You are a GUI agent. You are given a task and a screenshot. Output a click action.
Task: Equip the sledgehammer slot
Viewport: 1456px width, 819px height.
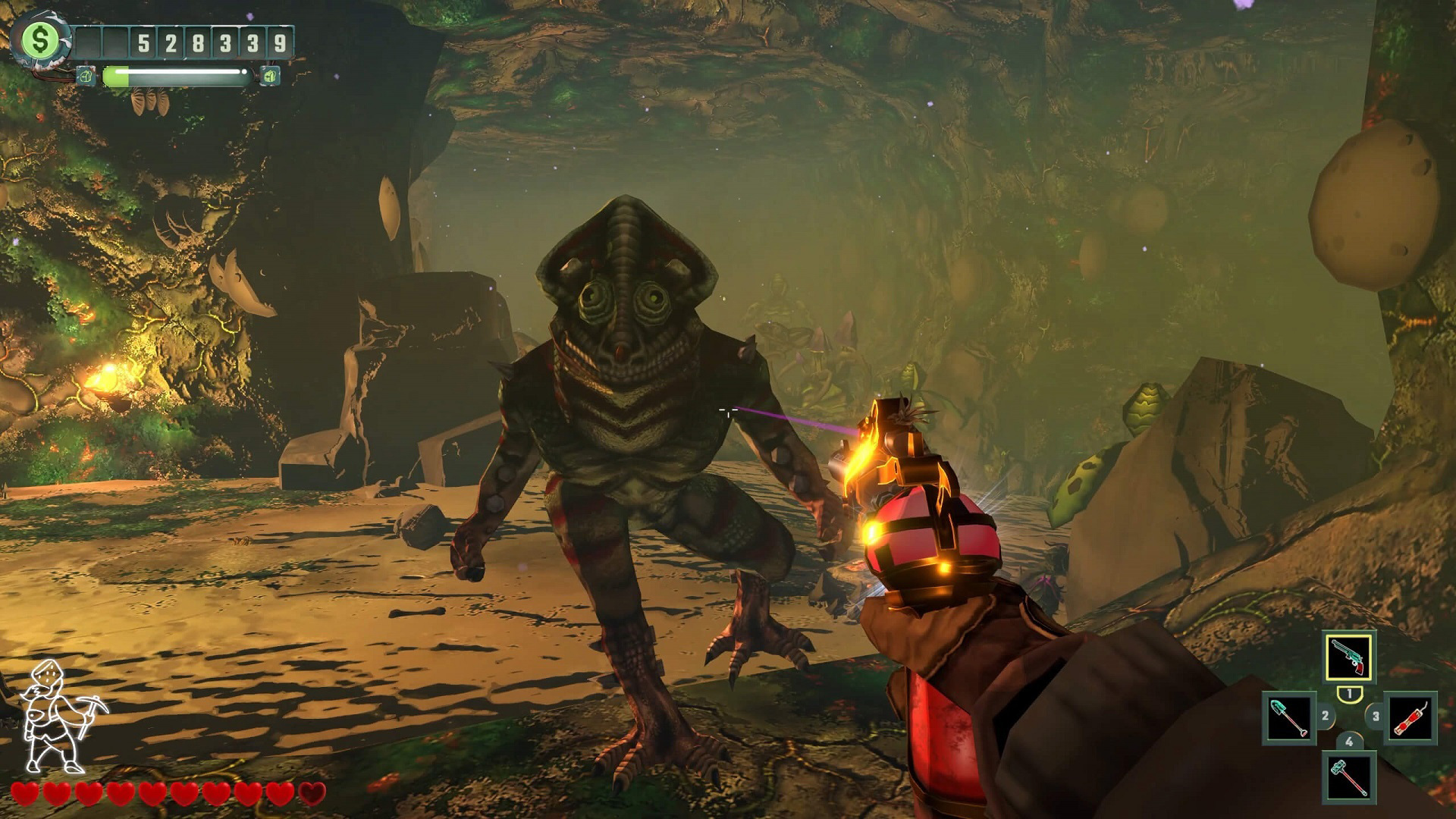1348,777
